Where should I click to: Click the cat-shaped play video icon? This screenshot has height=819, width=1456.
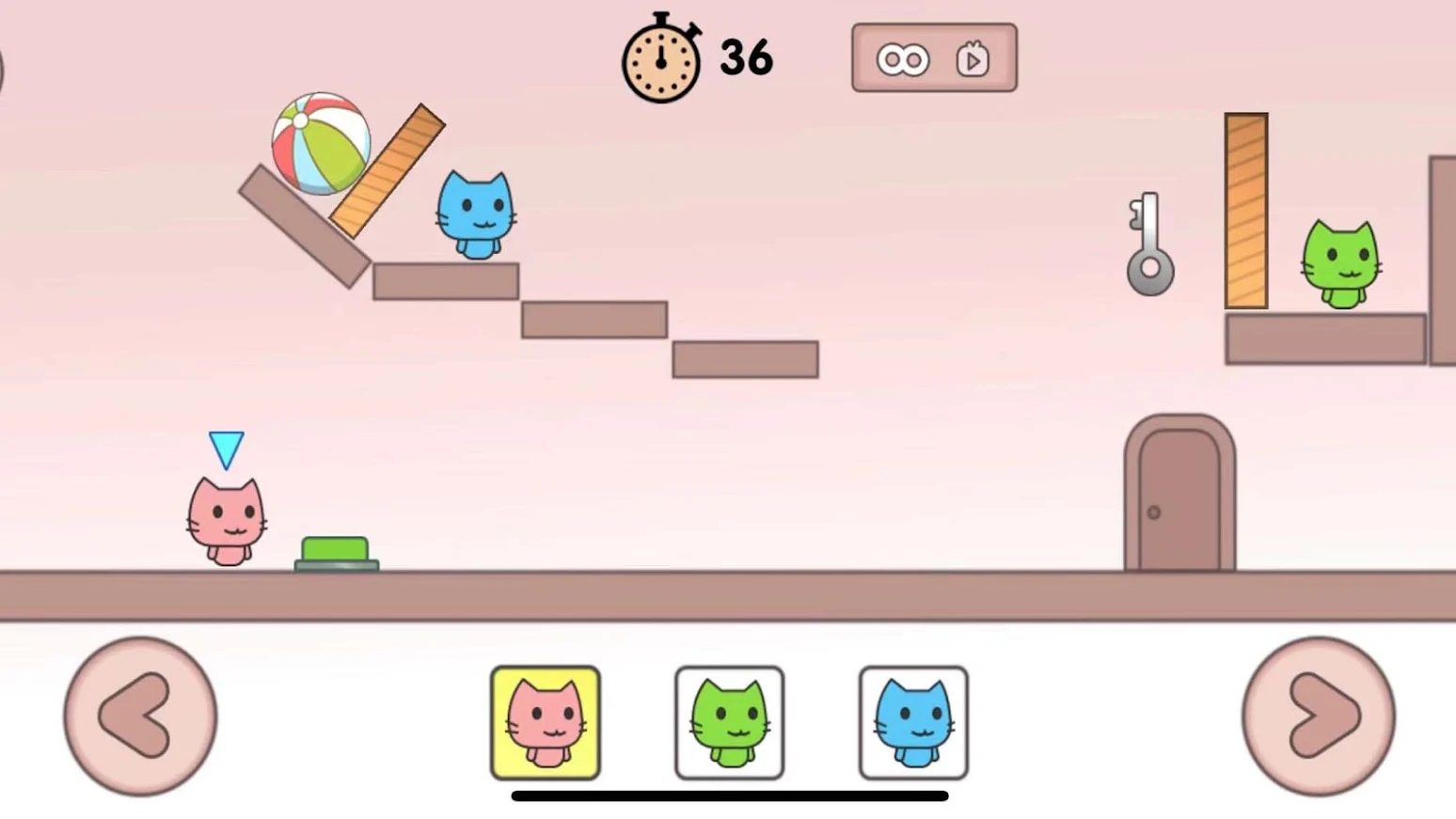973,57
